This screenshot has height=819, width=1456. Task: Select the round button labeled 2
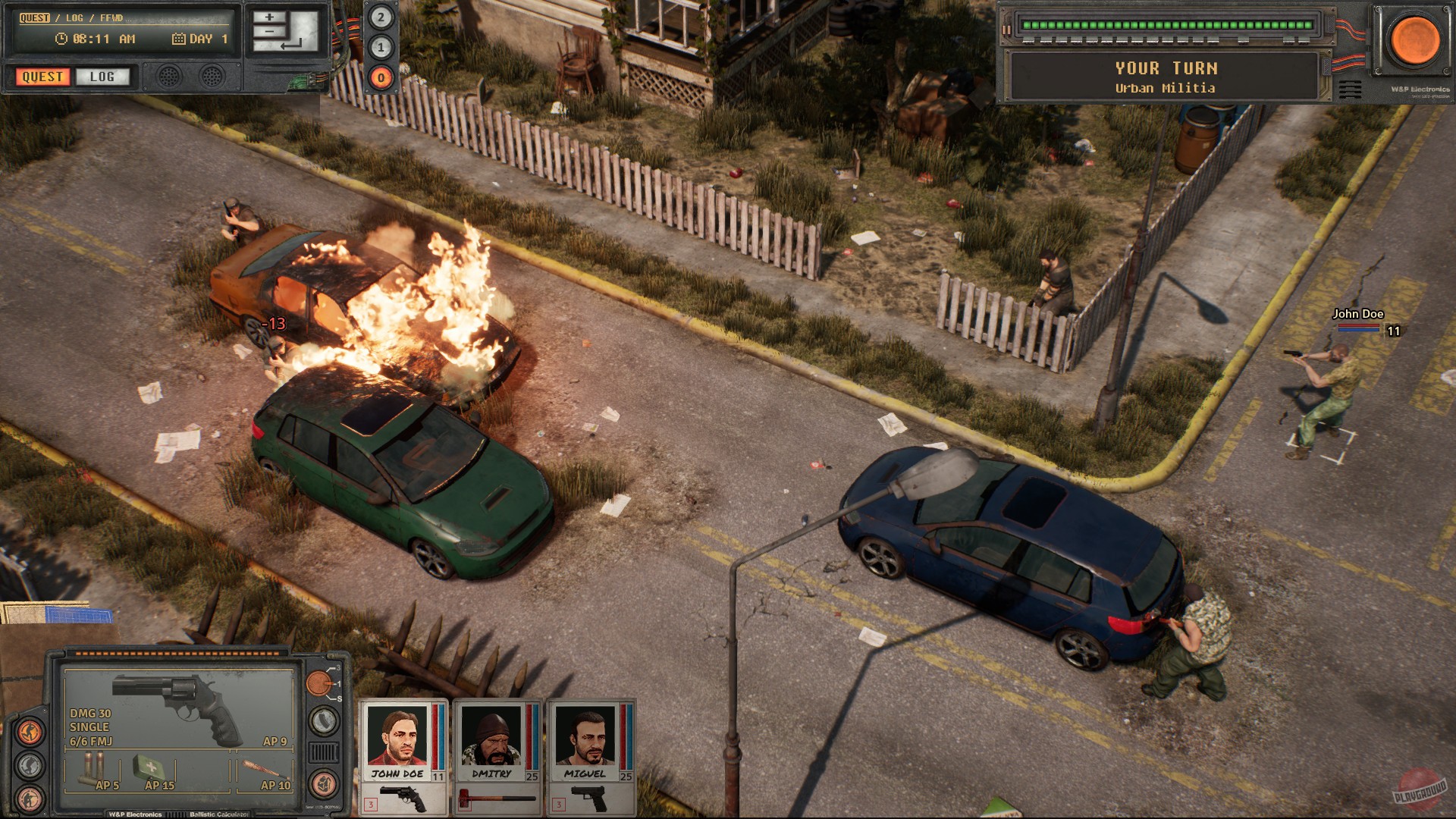click(x=381, y=17)
